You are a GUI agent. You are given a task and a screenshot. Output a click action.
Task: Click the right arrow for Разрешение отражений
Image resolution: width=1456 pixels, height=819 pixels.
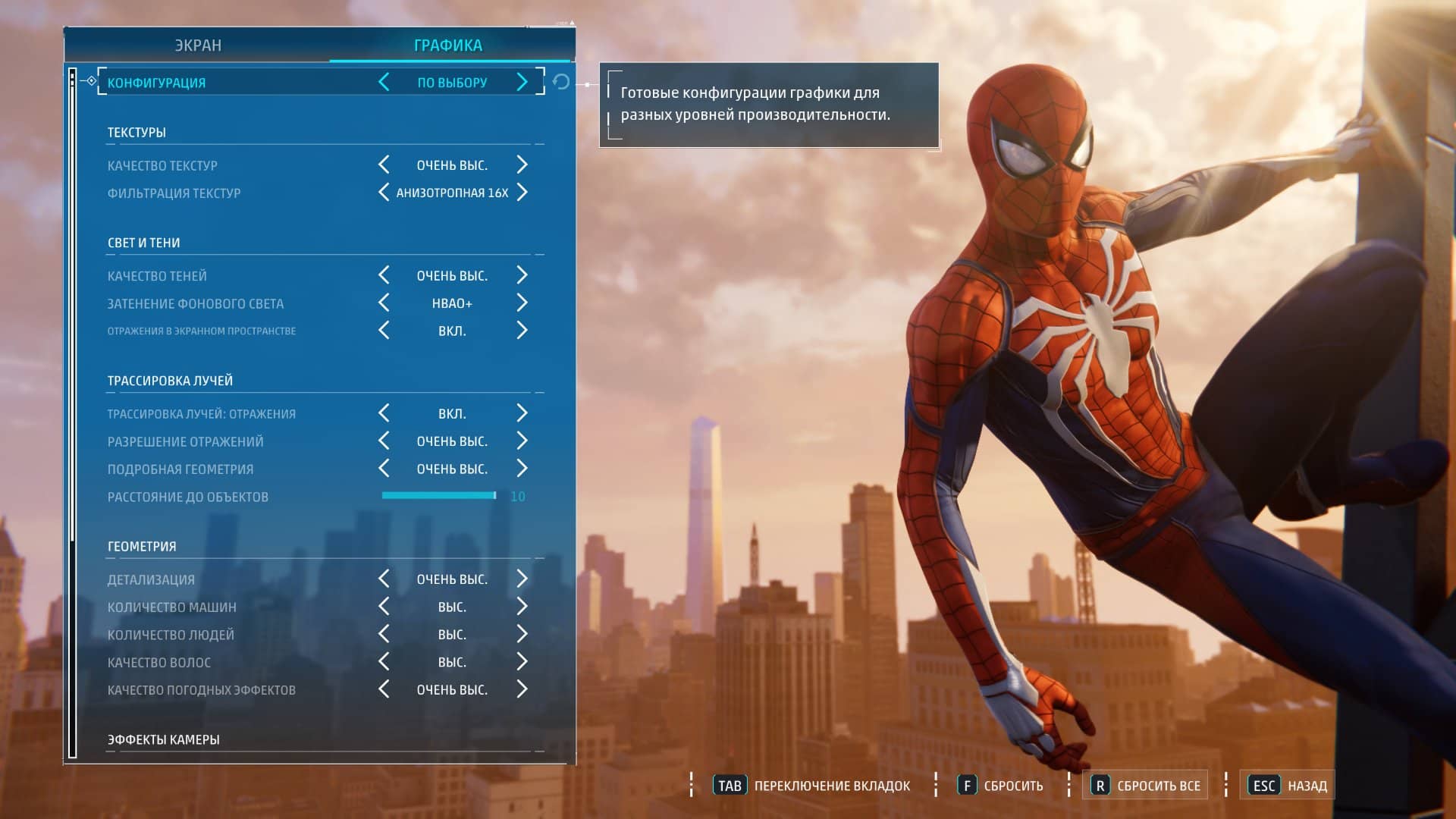click(522, 441)
